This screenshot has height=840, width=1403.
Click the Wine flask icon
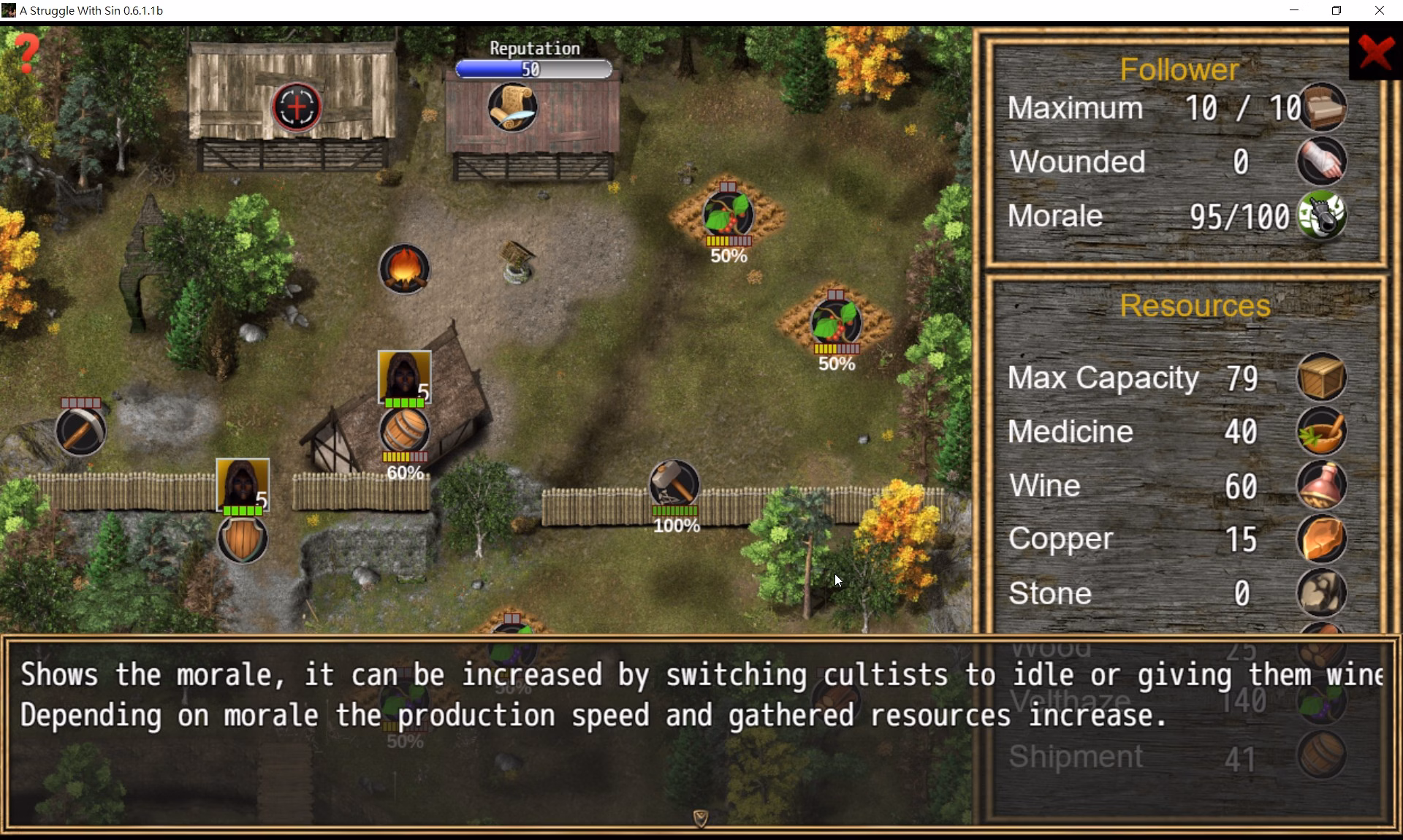(x=1322, y=486)
